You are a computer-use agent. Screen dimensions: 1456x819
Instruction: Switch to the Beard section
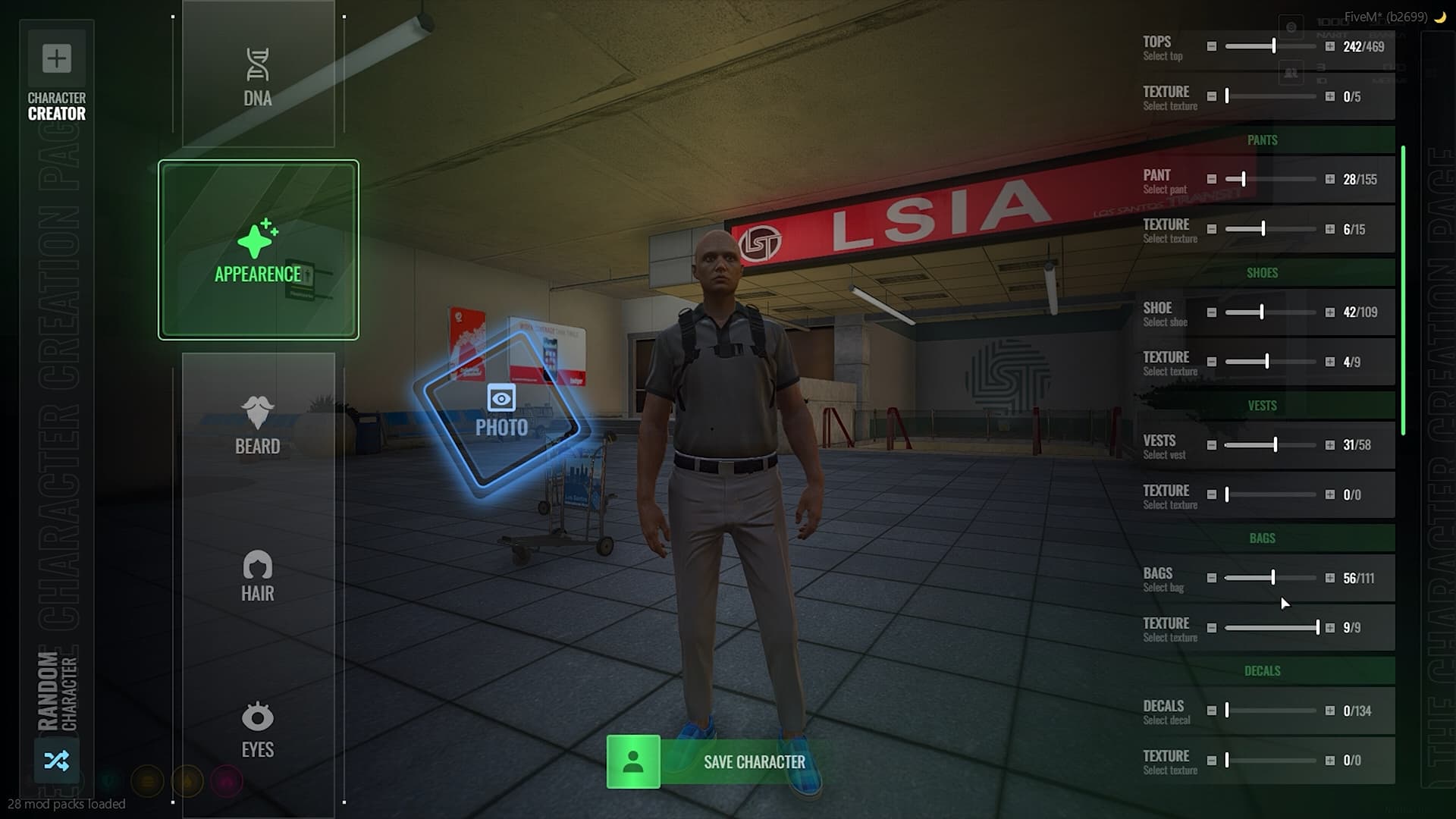[x=258, y=425]
